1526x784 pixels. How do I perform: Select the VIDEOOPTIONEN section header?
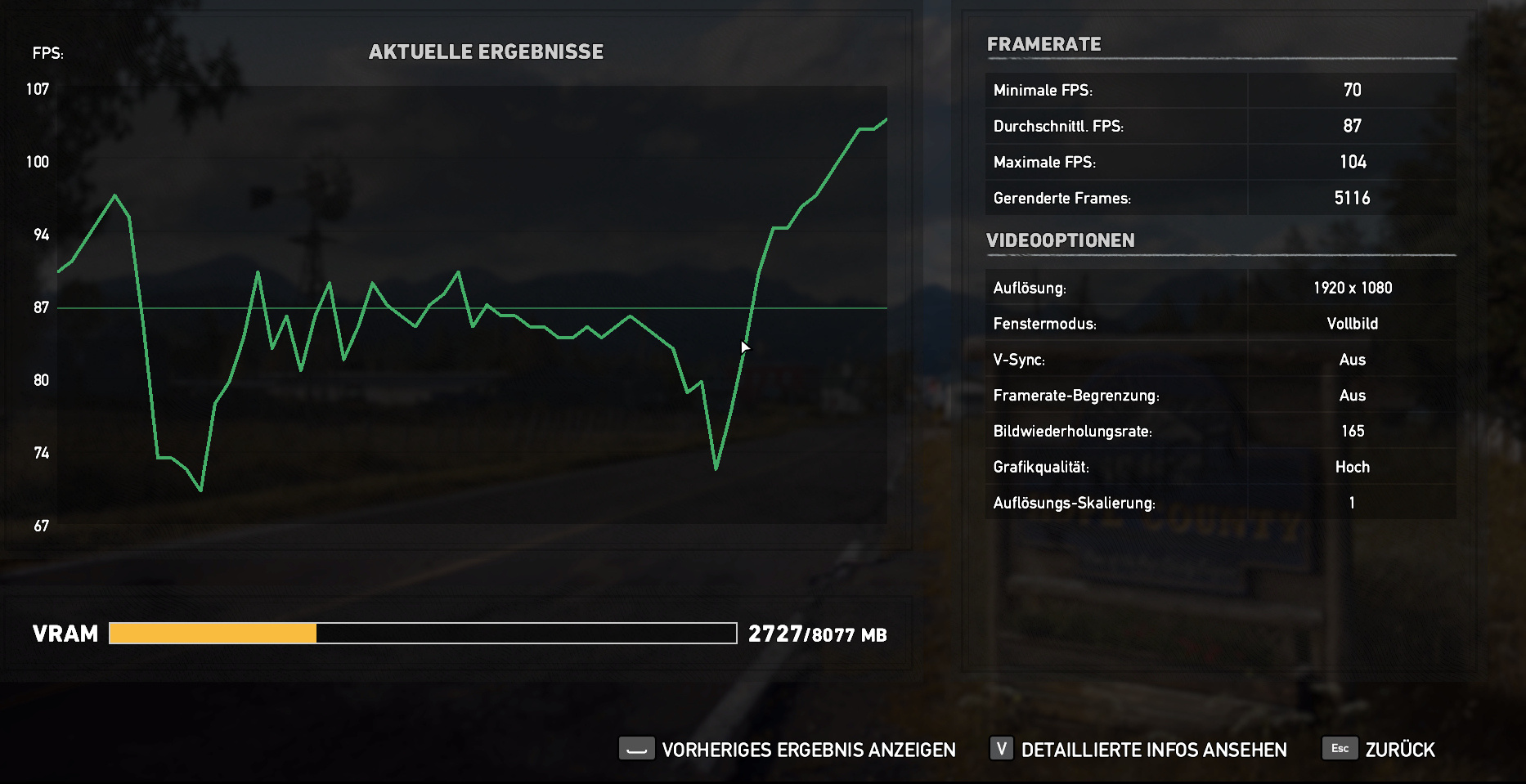point(1060,240)
